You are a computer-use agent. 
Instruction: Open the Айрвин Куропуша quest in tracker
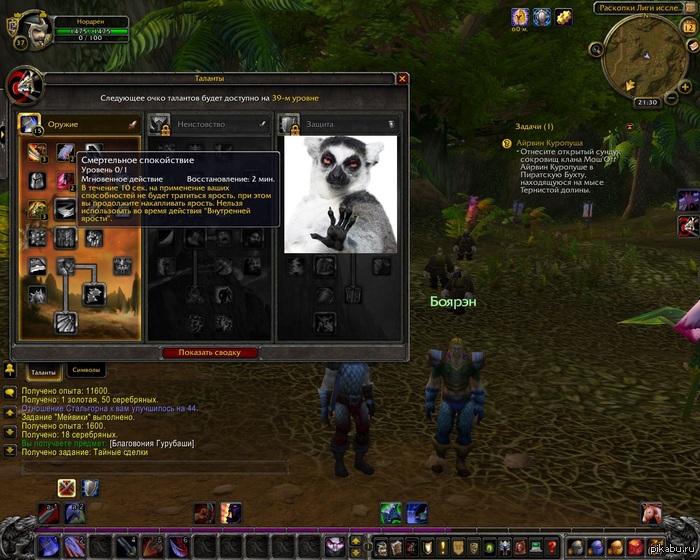click(x=549, y=143)
